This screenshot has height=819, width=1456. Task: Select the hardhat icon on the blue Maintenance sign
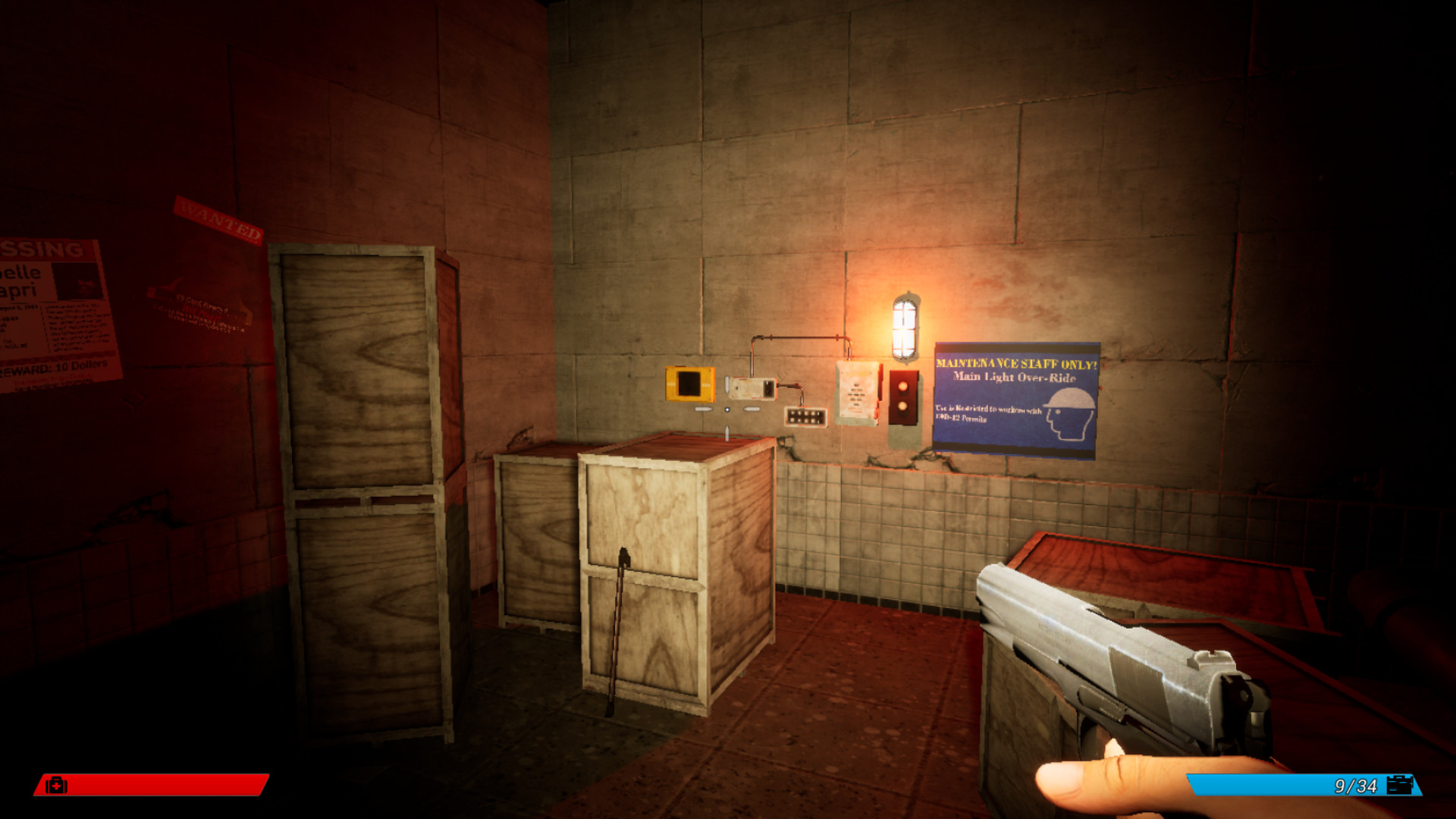point(1070,398)
